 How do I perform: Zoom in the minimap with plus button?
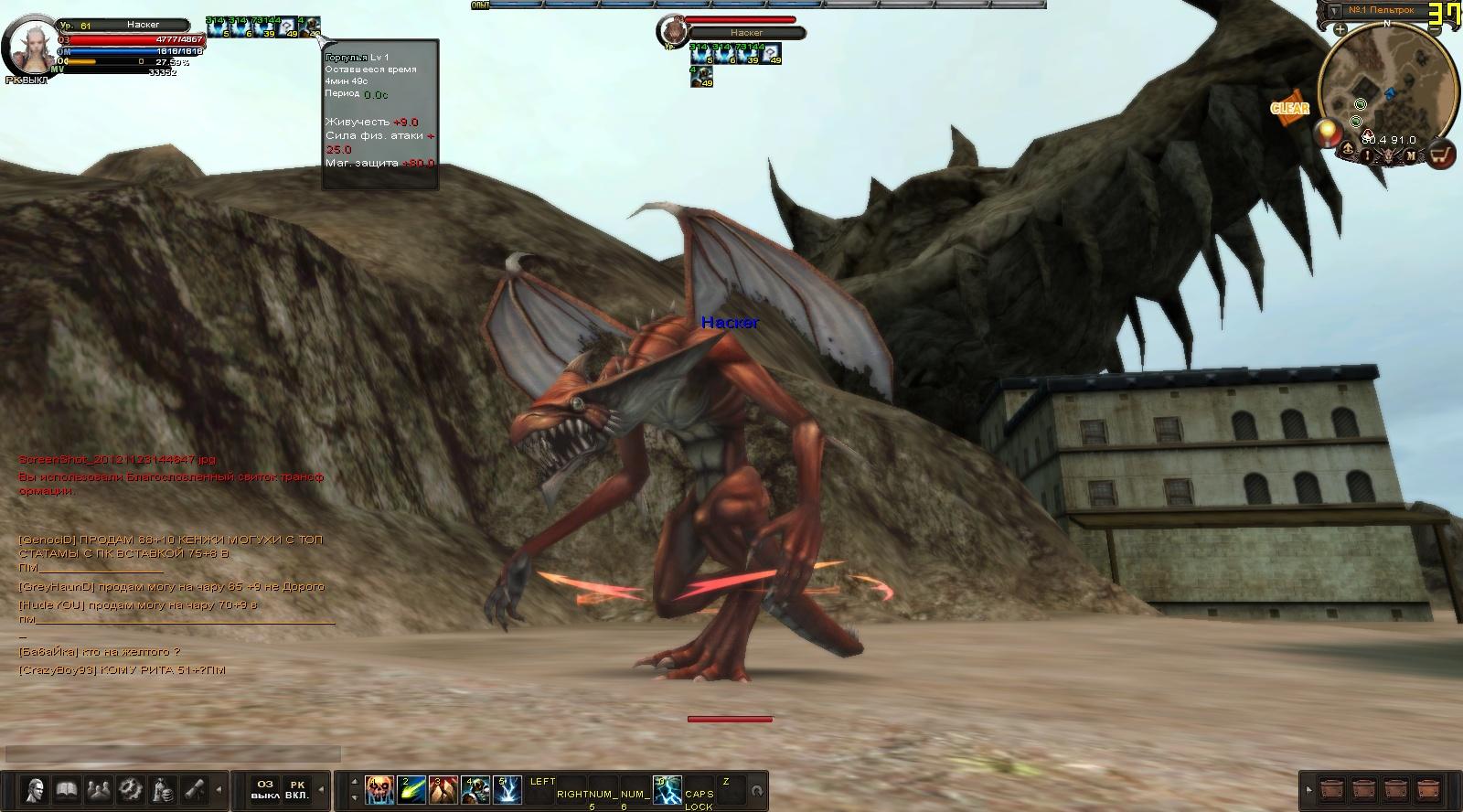(1340, 30)
